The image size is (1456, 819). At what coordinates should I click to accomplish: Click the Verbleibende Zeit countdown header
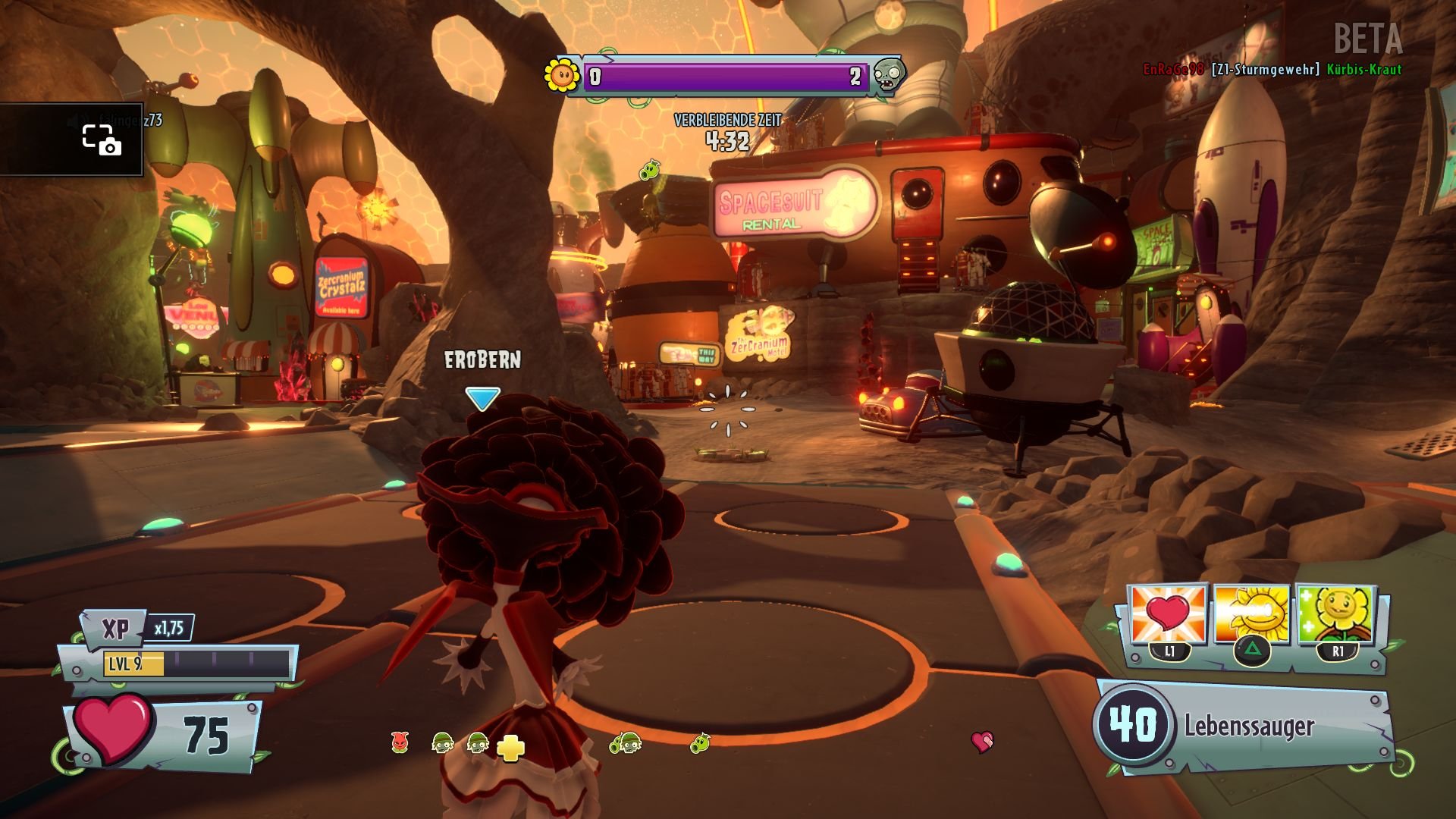727,119
